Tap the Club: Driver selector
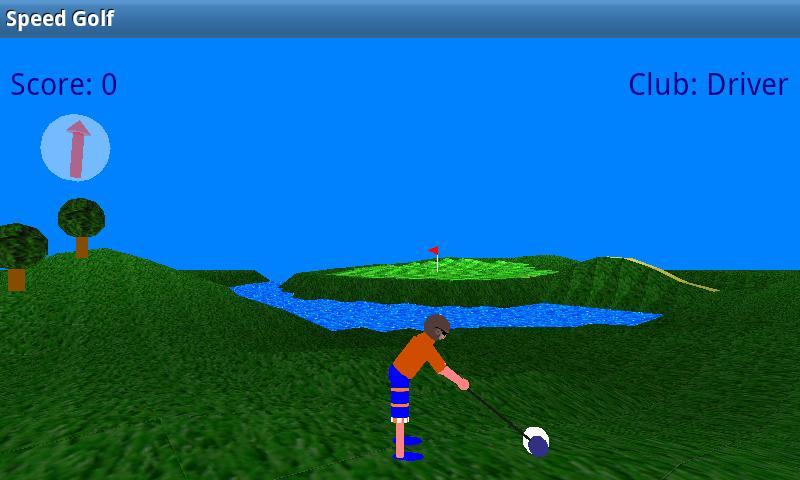 708,85
